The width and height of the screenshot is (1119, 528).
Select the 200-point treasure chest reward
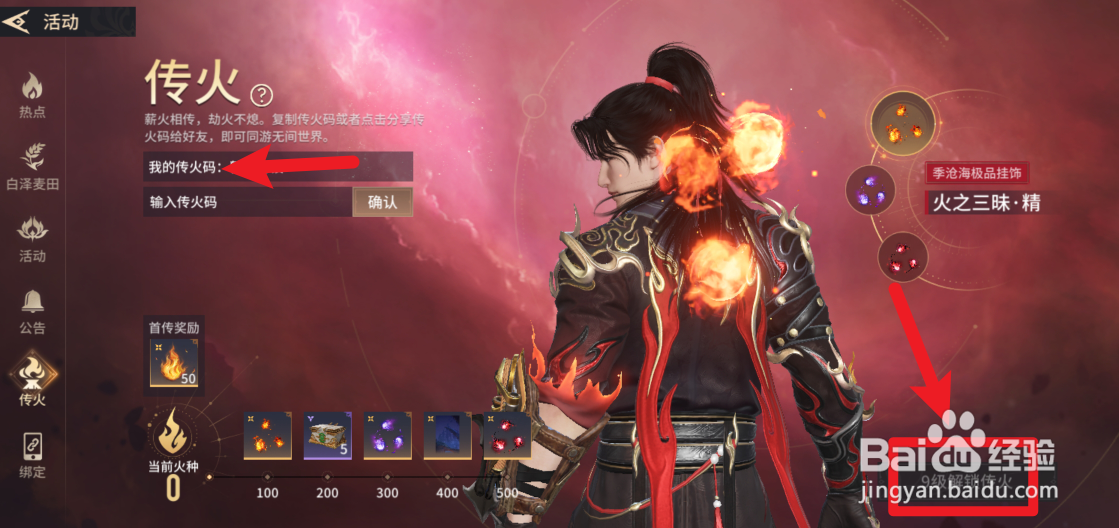(x=327, y=436)
